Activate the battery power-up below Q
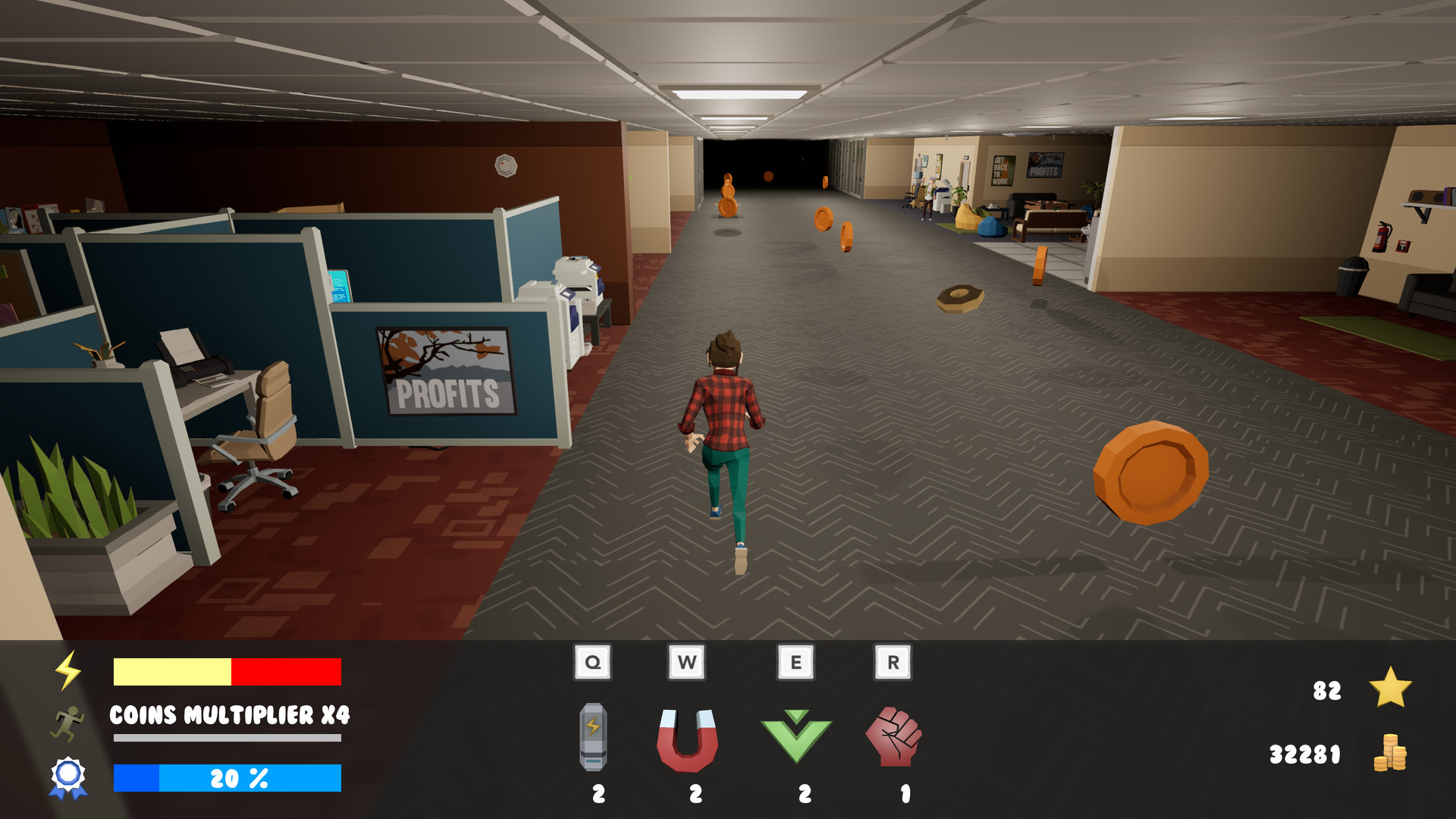Image resolution: width=1456 pixels, height=819 pixels. pos(595,736)
